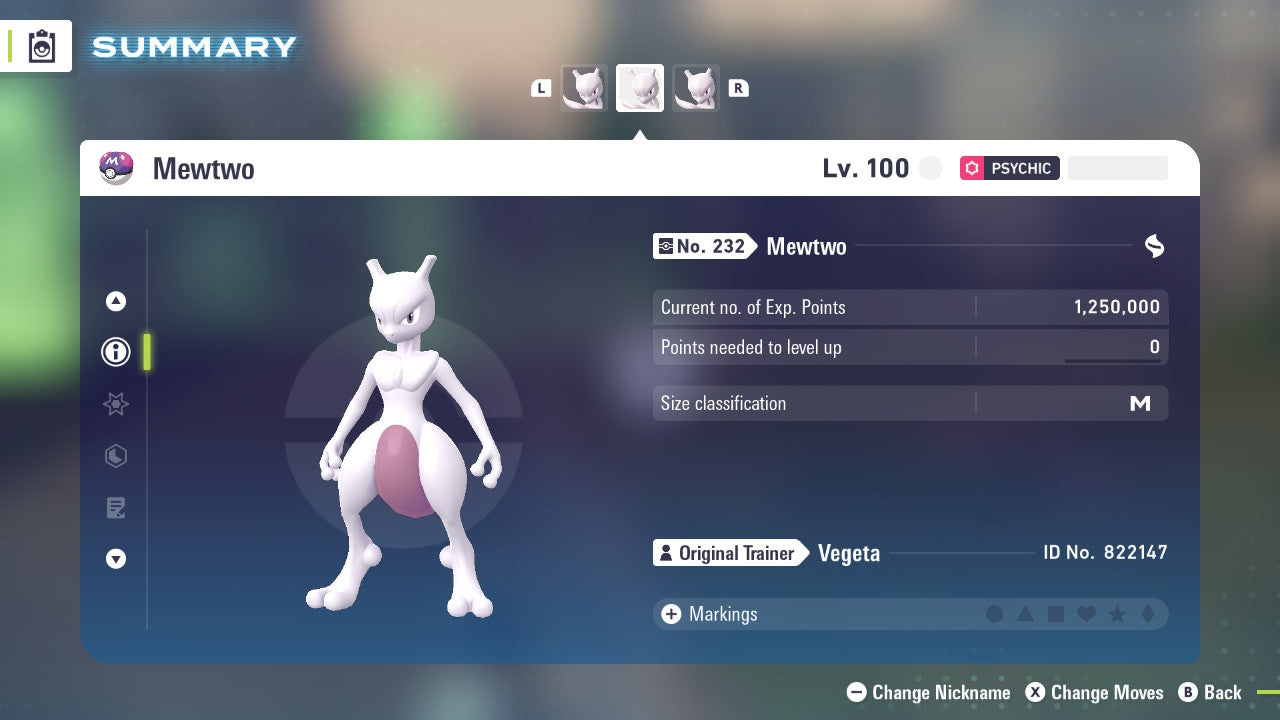1280x720 pixels.
Task: Toggle the star marking
Action: point(1116,614)
